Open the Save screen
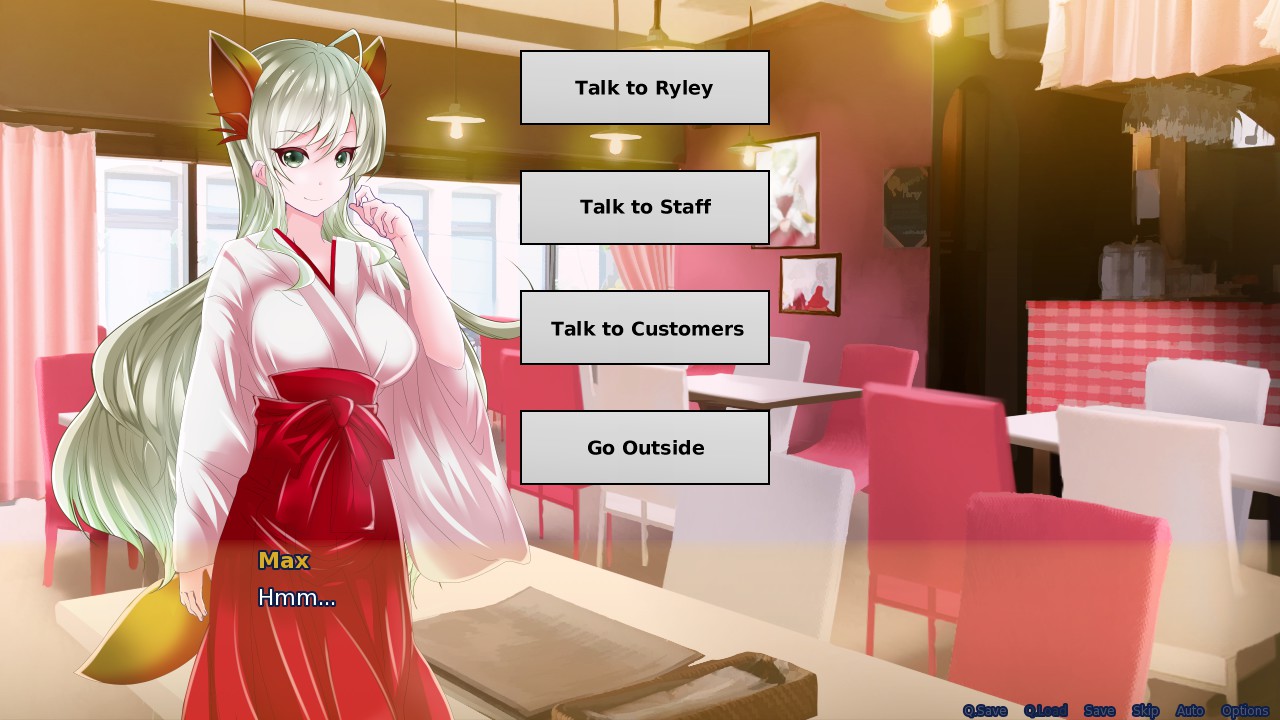Viewport: 1280px width, 720px height. (x=1099, y=711)
